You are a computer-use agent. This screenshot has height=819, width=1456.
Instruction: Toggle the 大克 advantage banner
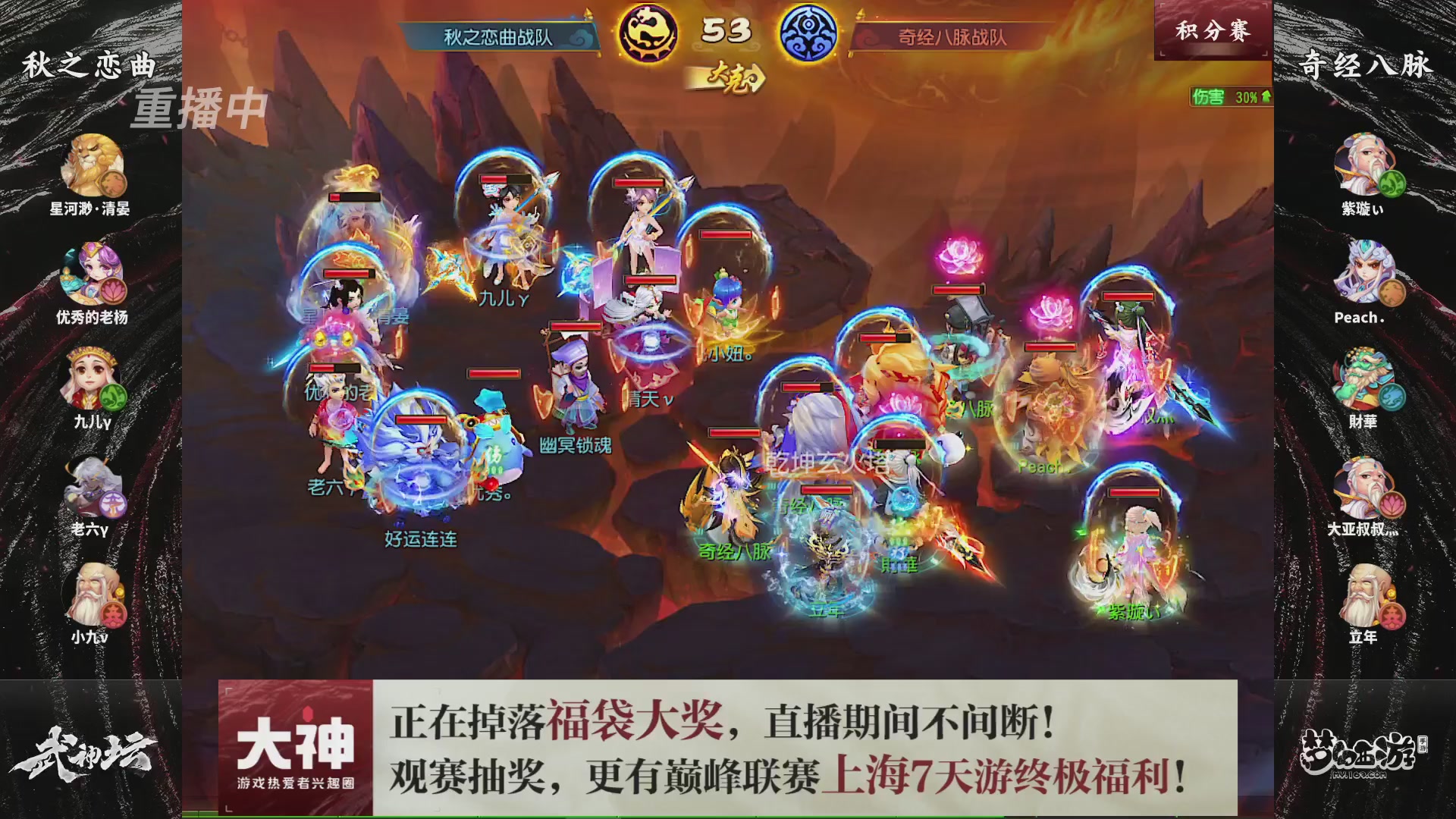730,76
